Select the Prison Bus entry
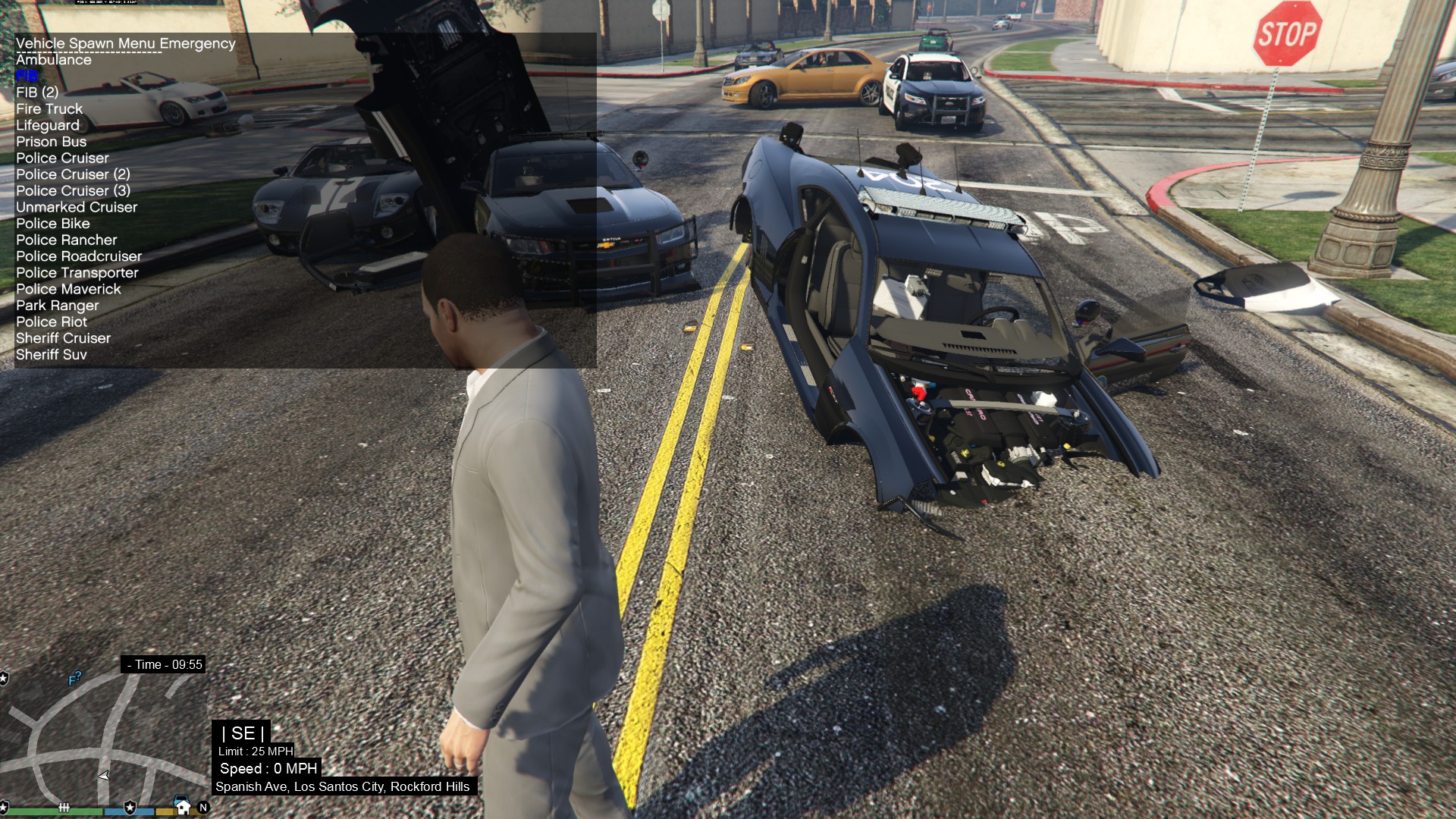Image resolution: width=1456 pixels, height=819 pixels. pos(51,142)
